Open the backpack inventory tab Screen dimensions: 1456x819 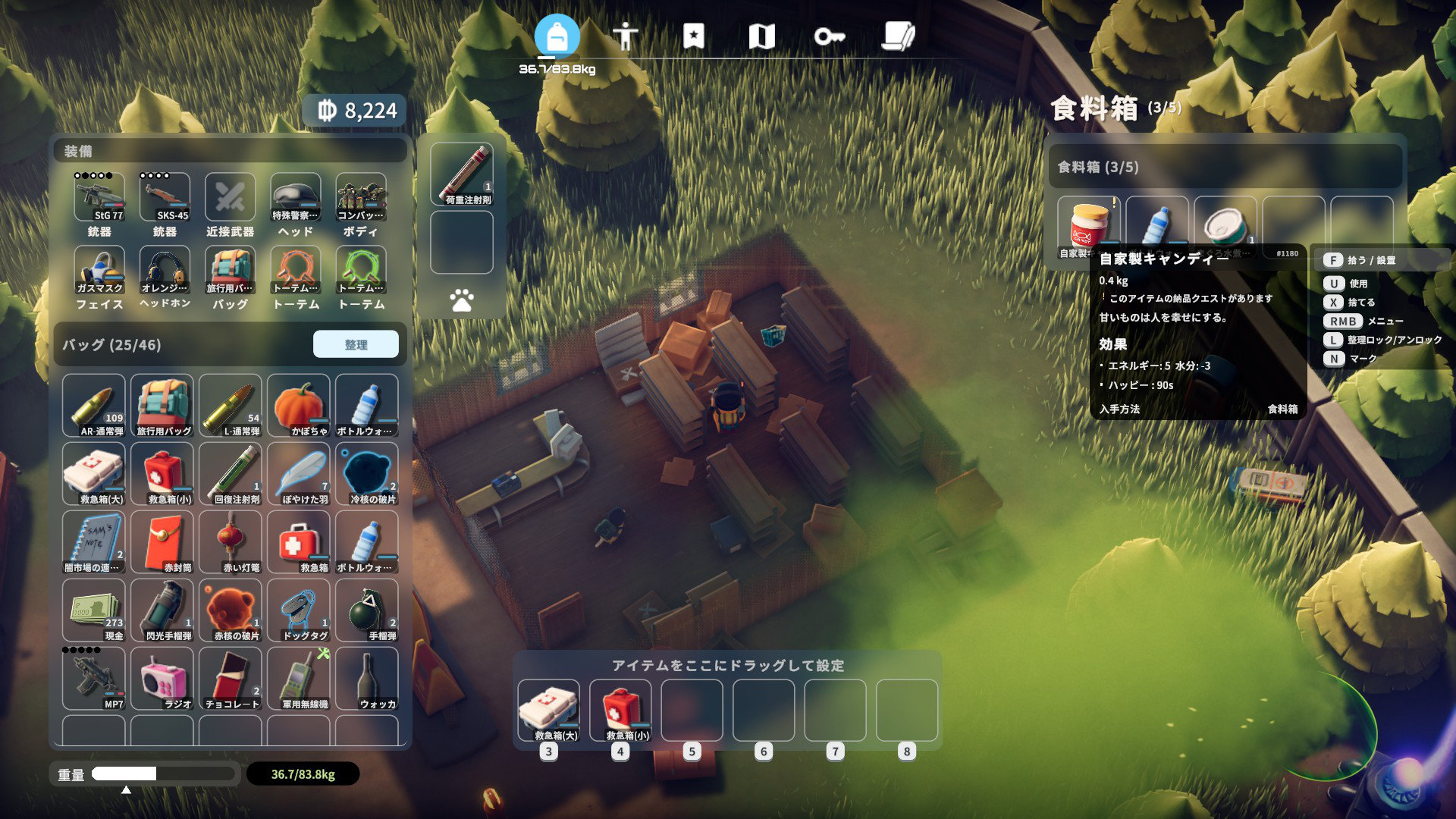click(x=557, y=36)
